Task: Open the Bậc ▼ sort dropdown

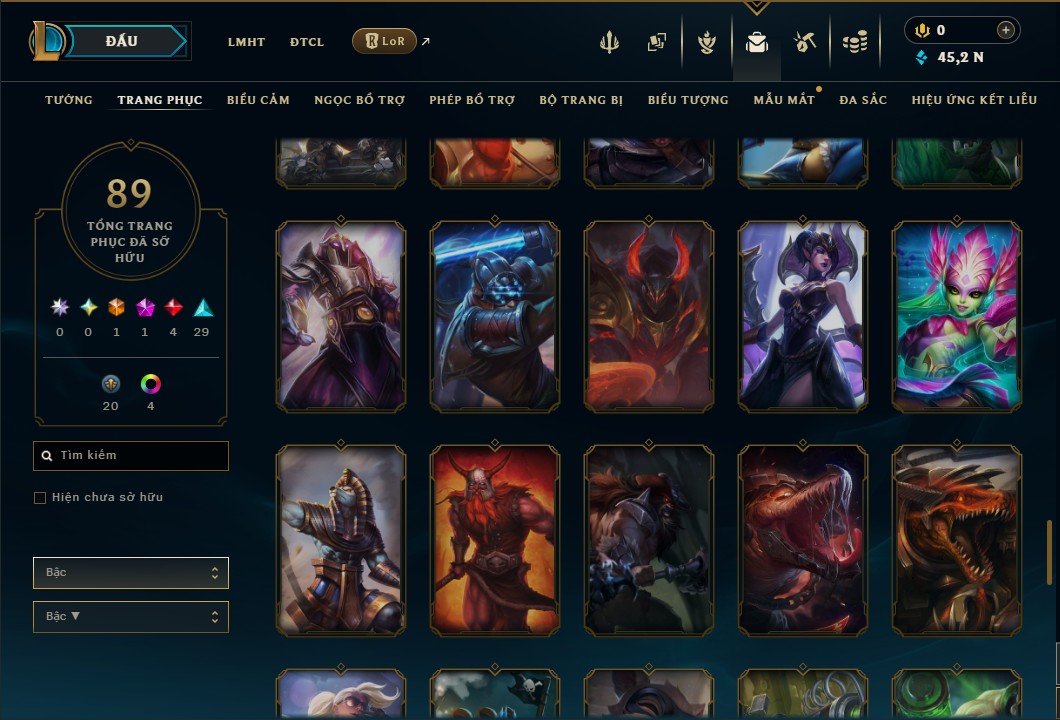Action: click(x=131, y=617)
